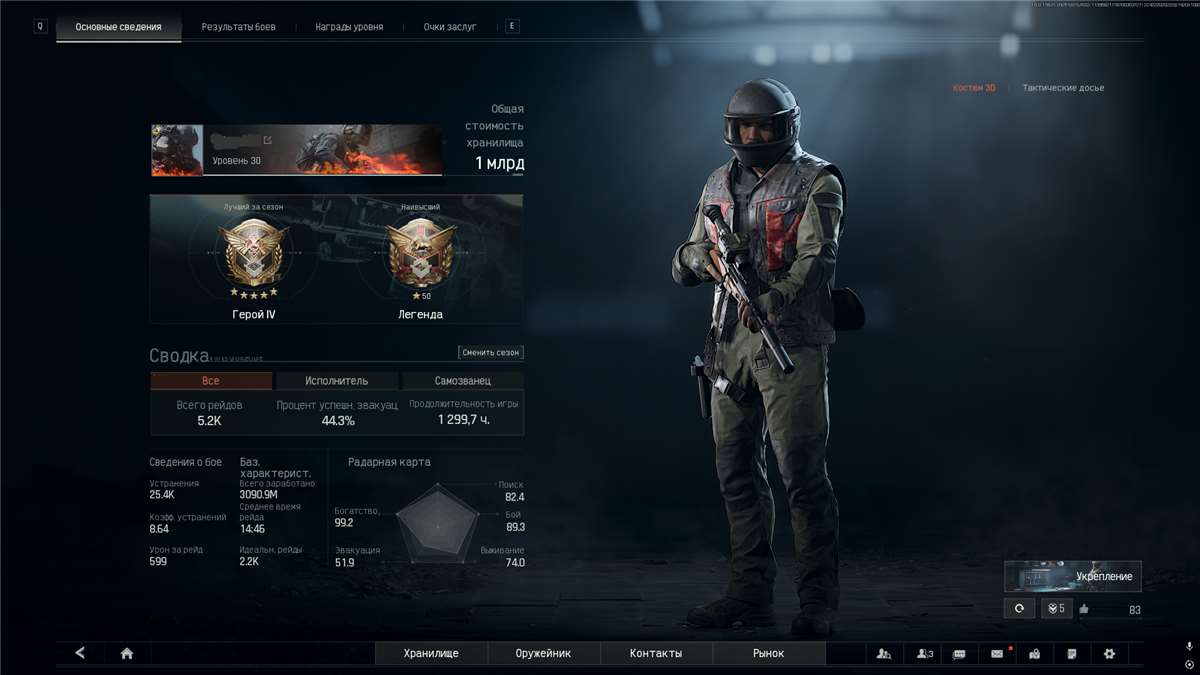1200x675 pixels.
Task: Open the Награды уровня tab
Action: [x=349, y=27]
